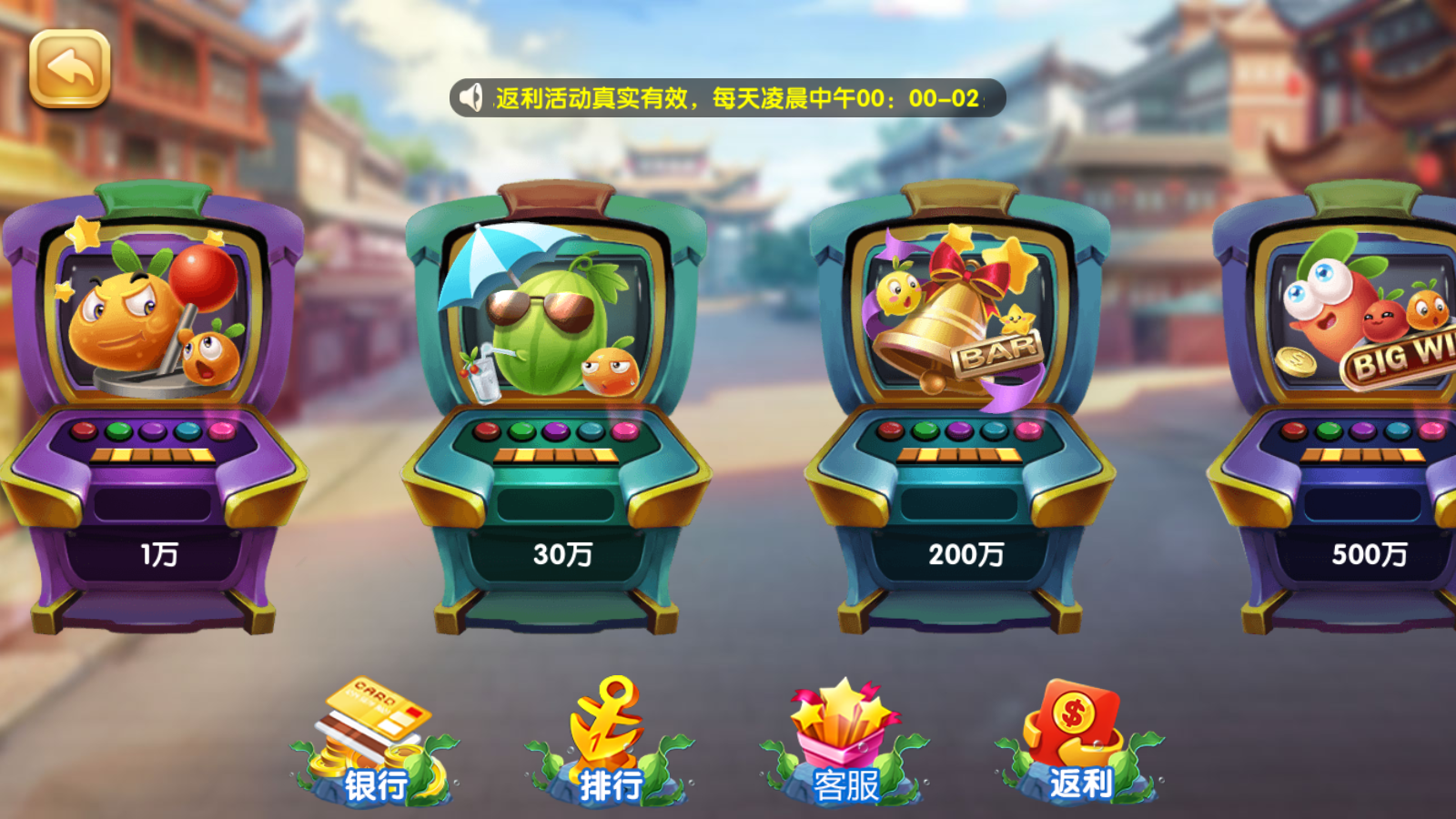
Task: Open the 排行 ranking leaderboard
Action: 606,737
